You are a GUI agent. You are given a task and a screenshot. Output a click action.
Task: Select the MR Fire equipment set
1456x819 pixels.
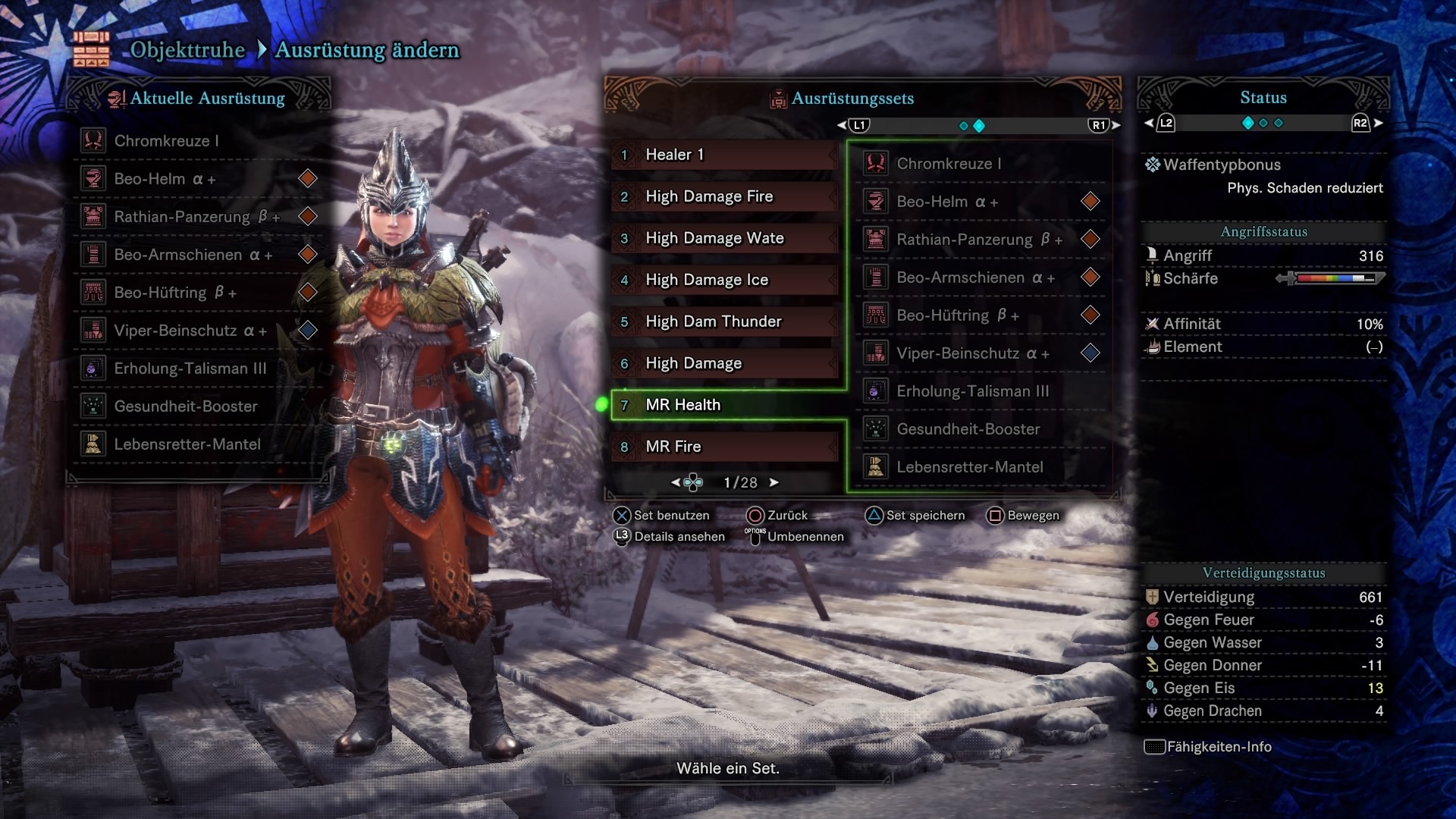coord(723,447)
